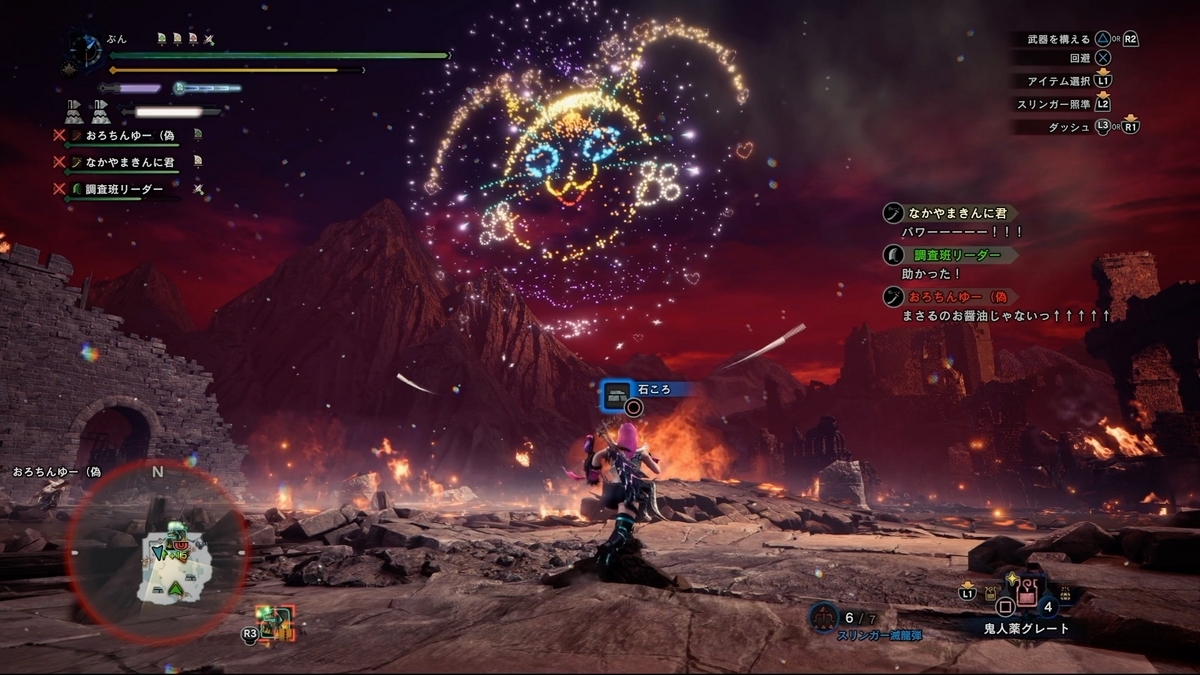
Task: Click the circular minimap
Action: point(157,551)
